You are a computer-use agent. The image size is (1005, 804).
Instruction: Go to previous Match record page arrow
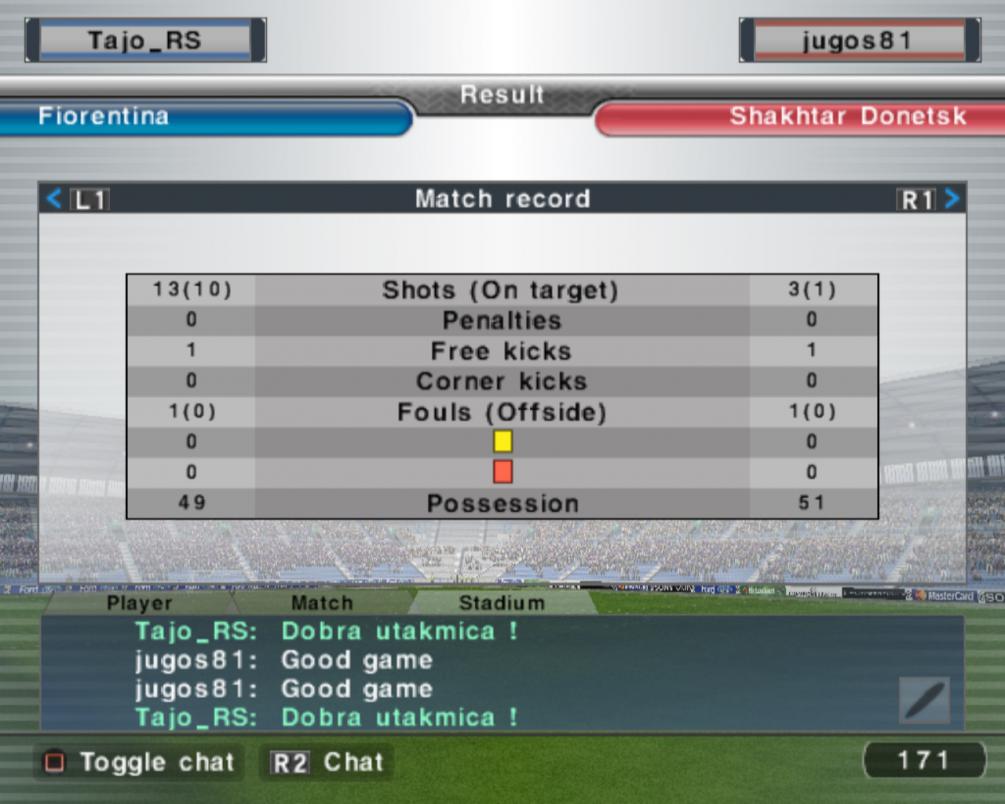(x=54, y=199)
